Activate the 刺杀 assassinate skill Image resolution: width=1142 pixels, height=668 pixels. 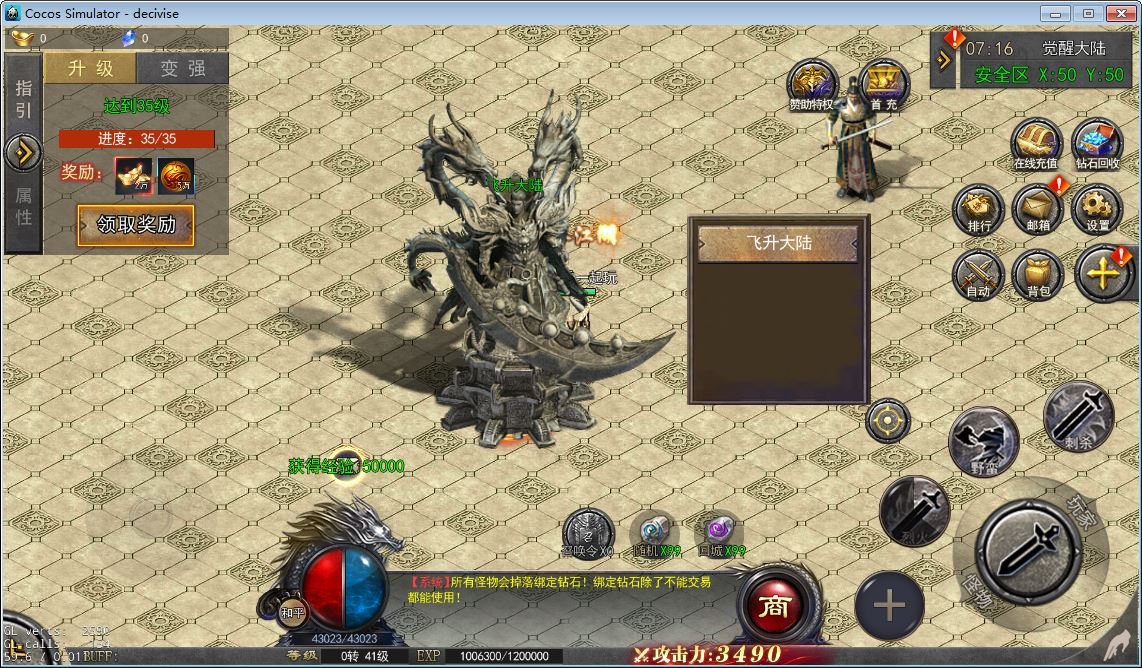point(1078,415)
